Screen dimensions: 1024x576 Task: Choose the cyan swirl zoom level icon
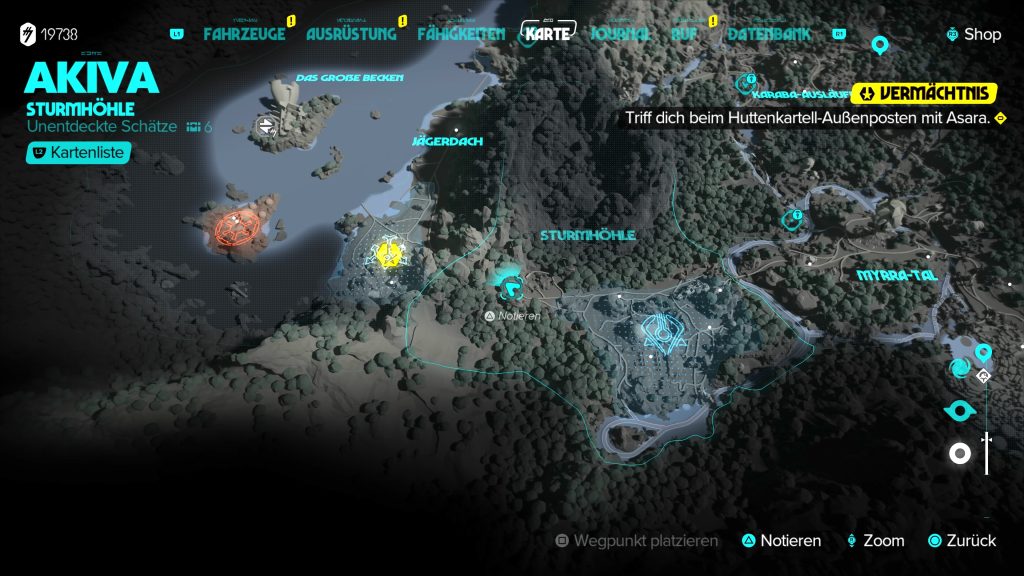tap(959, 369)
